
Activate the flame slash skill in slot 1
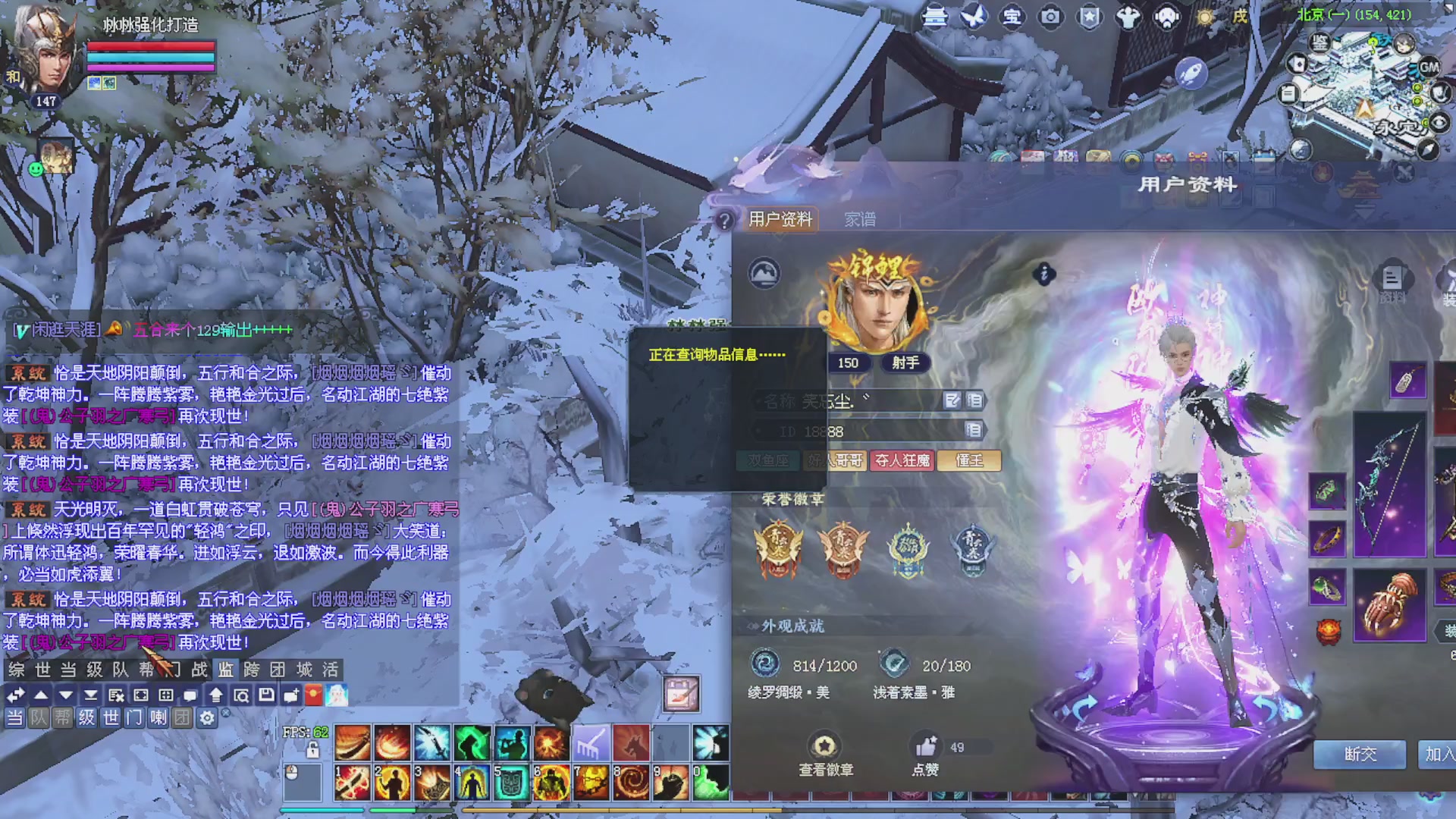coord(353,783)
